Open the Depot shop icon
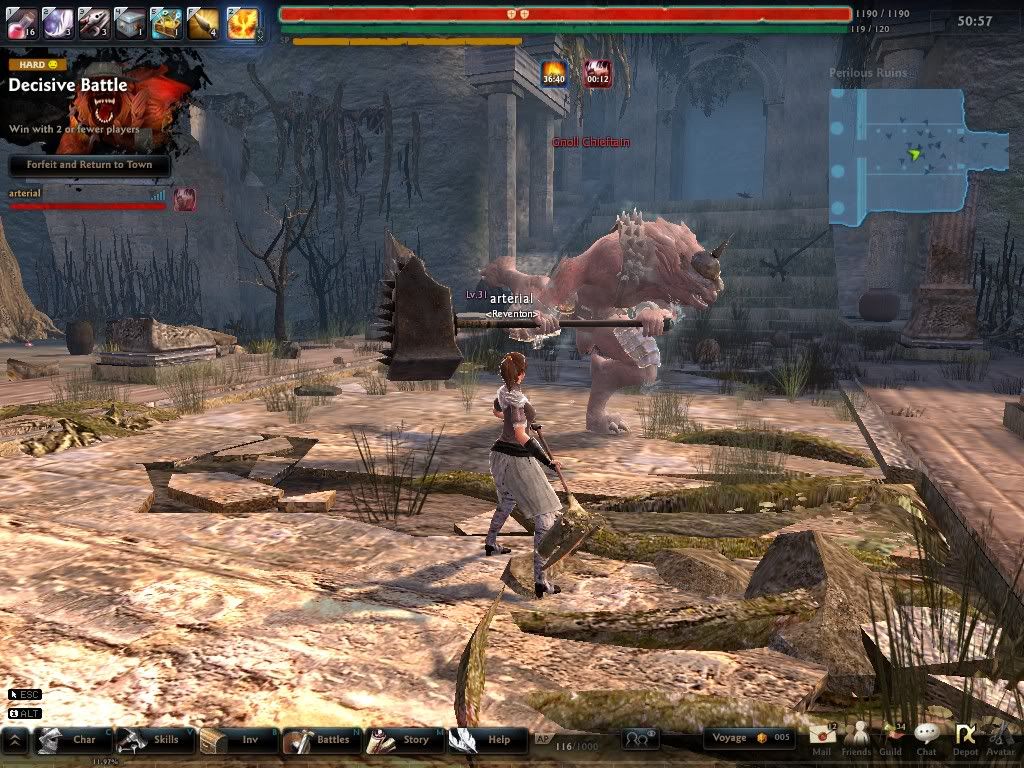Screen dimensions: 1024x768 coord(965,737)
